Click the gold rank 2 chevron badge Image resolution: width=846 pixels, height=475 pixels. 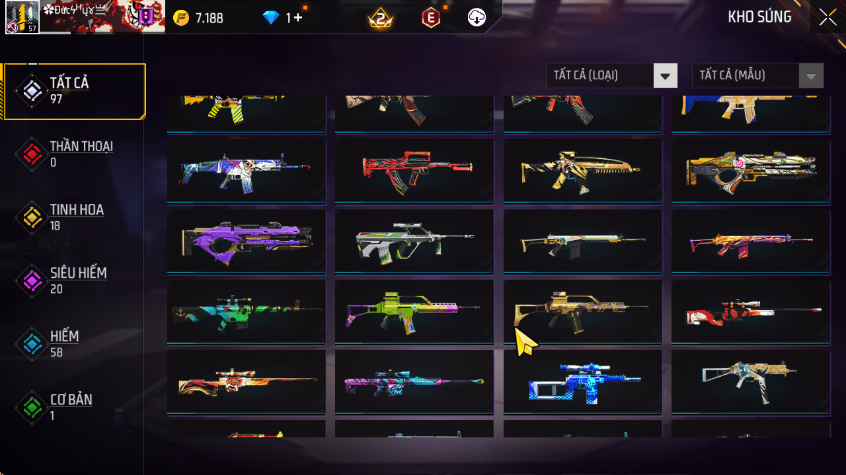[x=380, y=17]
